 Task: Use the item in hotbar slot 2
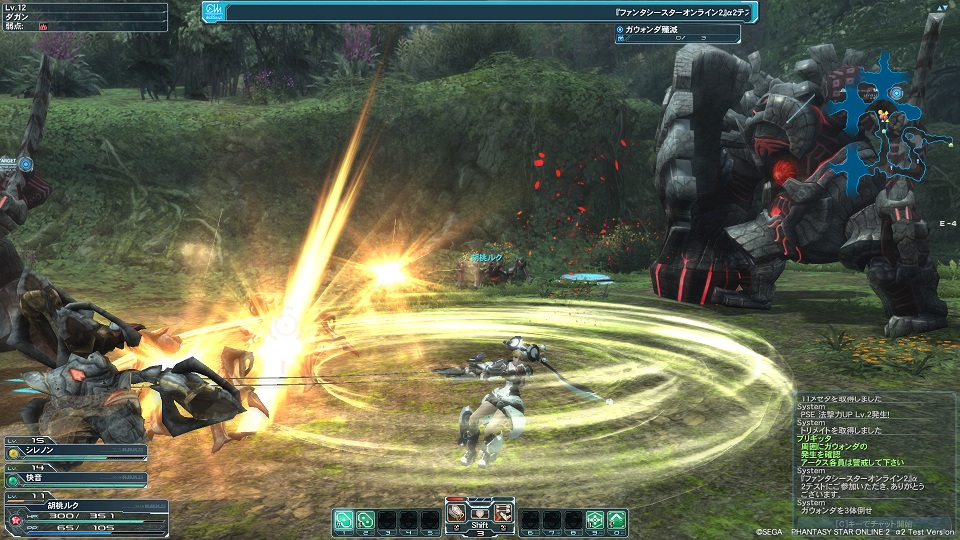(x=366, y=519)
